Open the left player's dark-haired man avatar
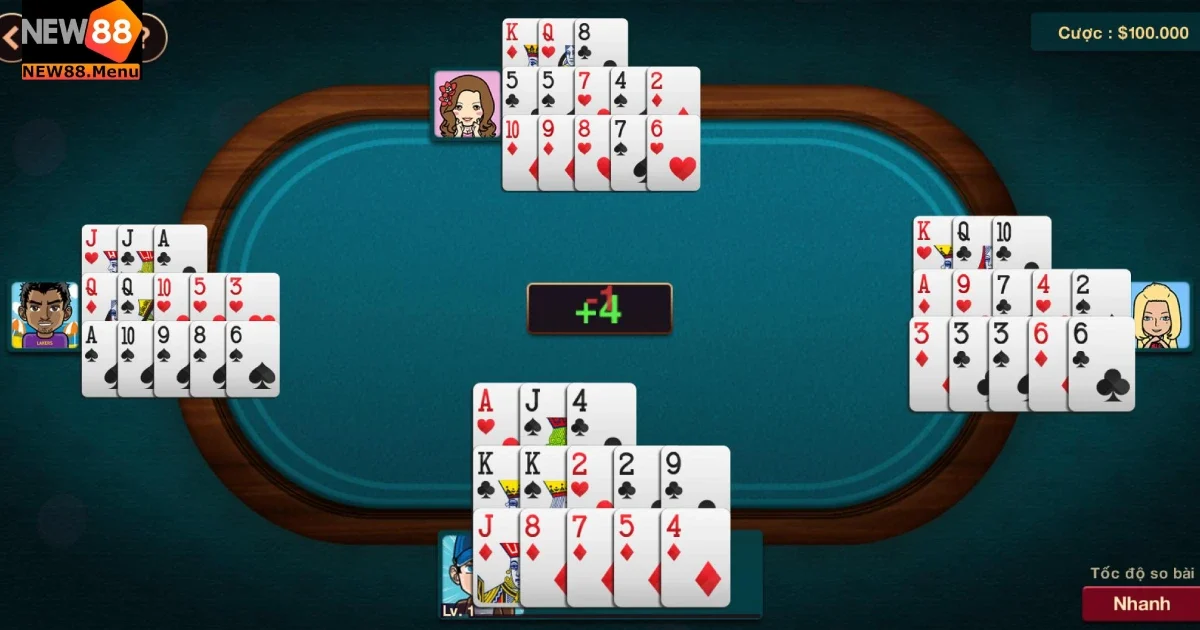 45,315
